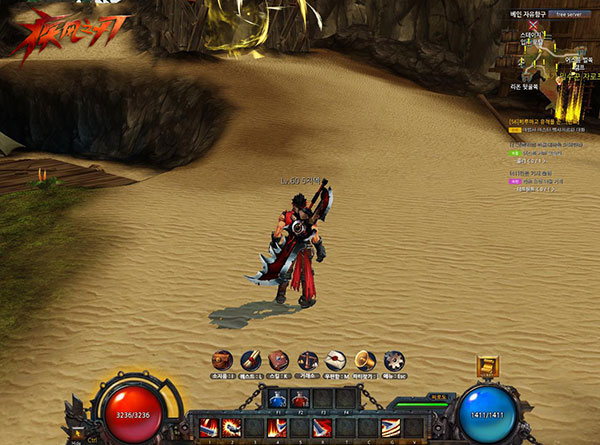
Task: Open the party finder horn icon
Action: click(366, 359)
